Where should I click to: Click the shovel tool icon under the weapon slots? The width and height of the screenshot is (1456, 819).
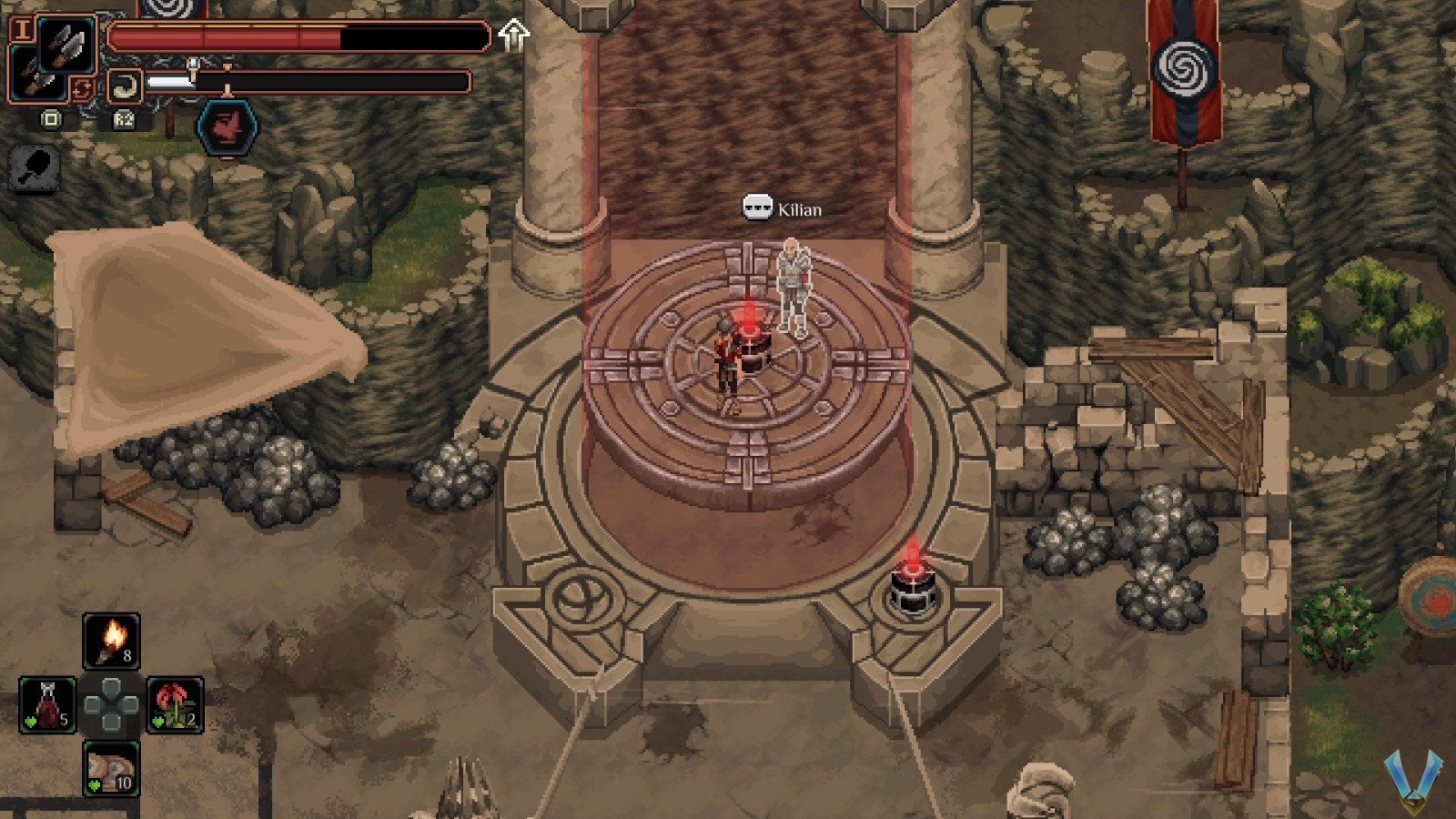(x=34, y=168)
